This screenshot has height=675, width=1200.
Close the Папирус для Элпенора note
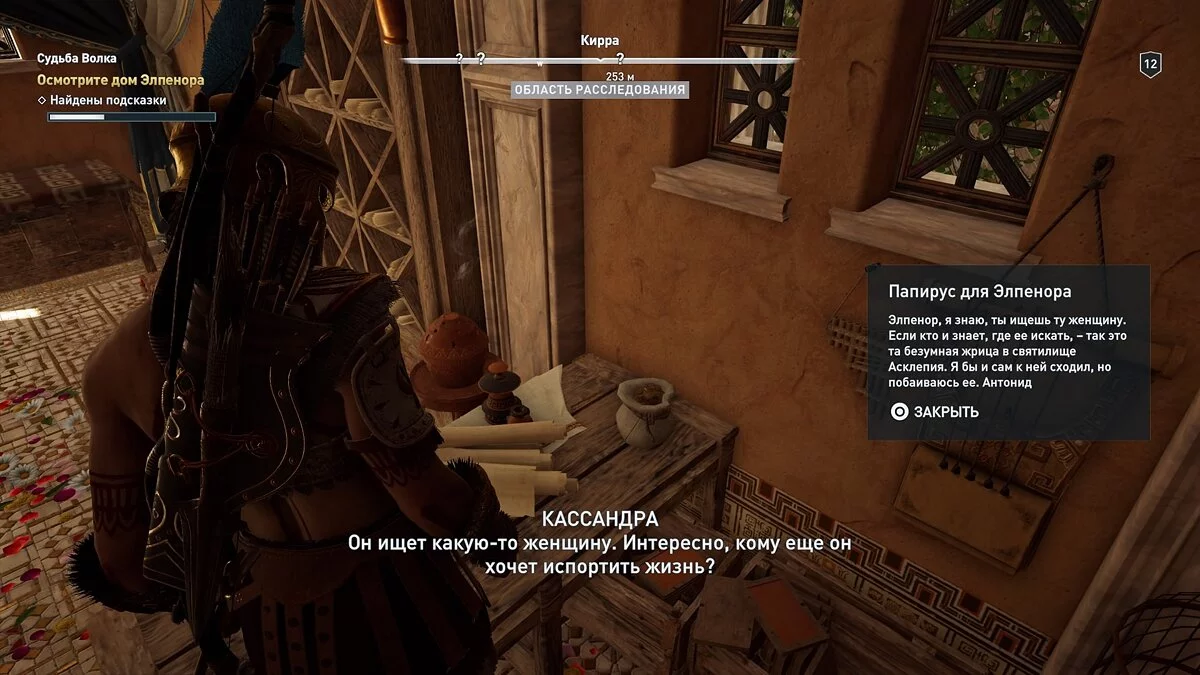pos(934,411)
